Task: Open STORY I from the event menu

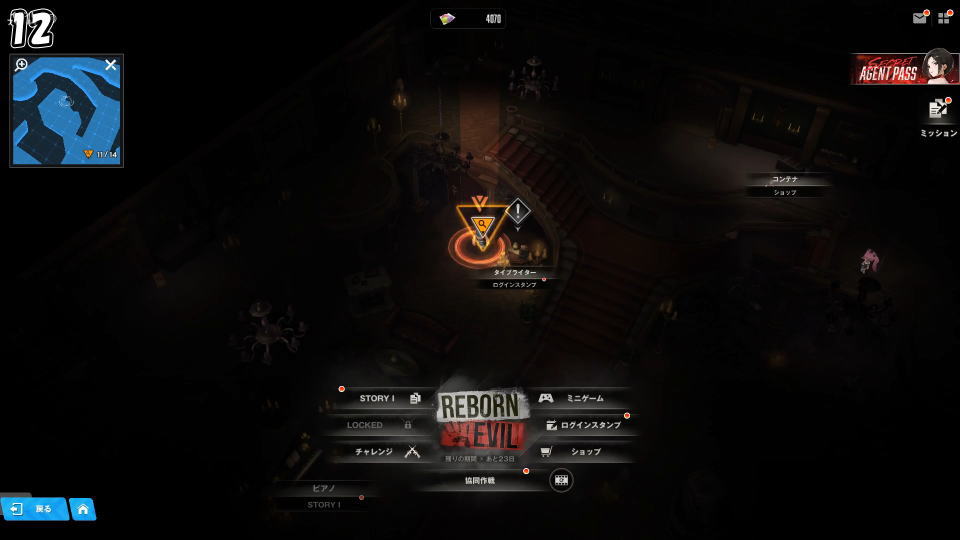Action: [x=385, y=398]
